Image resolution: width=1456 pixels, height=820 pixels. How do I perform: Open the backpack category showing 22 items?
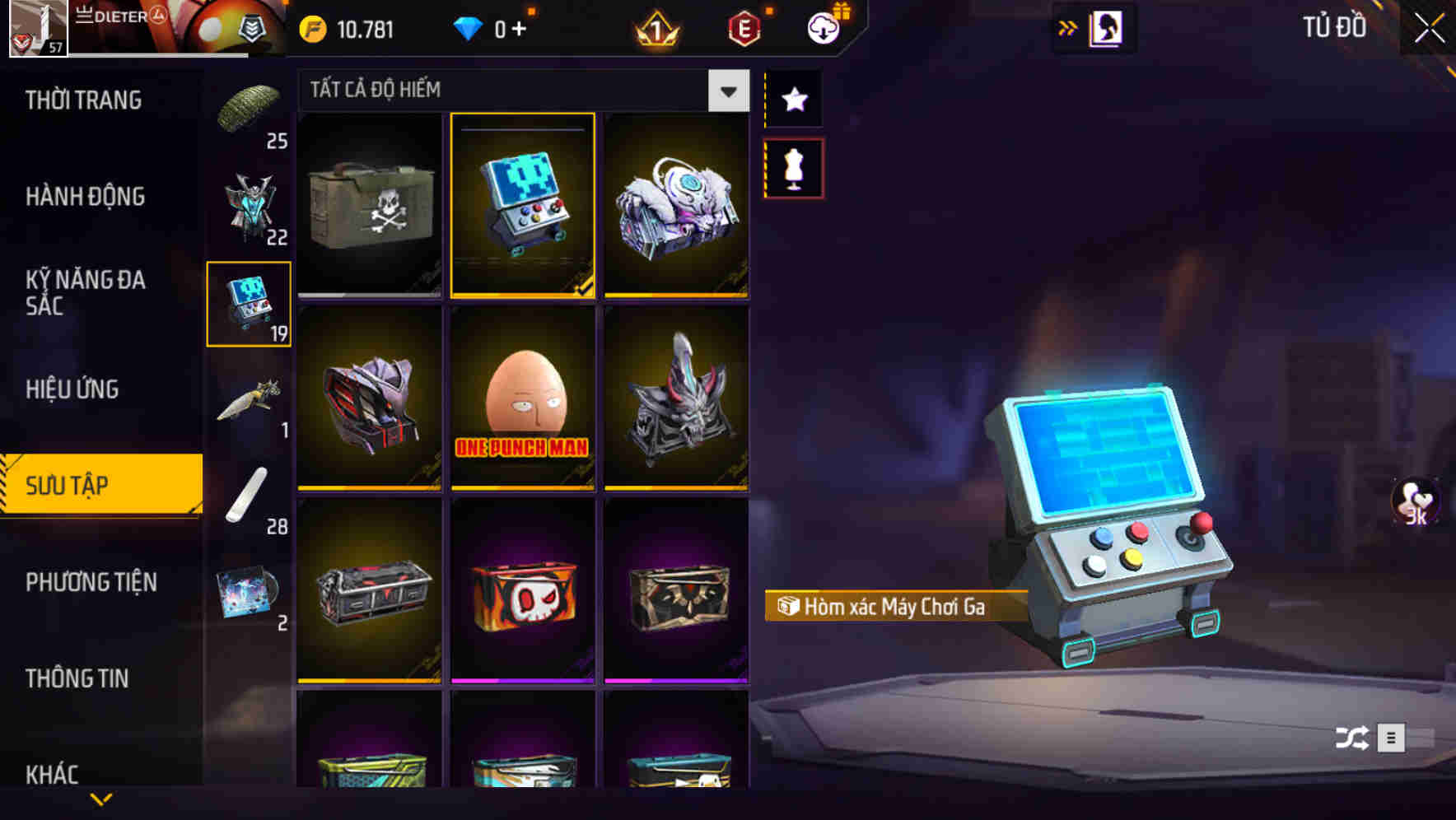[x=250, y=204]
